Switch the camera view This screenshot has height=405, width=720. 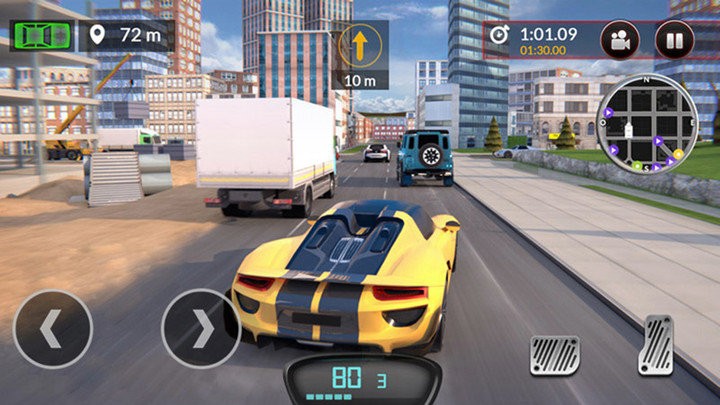point(620,40)
